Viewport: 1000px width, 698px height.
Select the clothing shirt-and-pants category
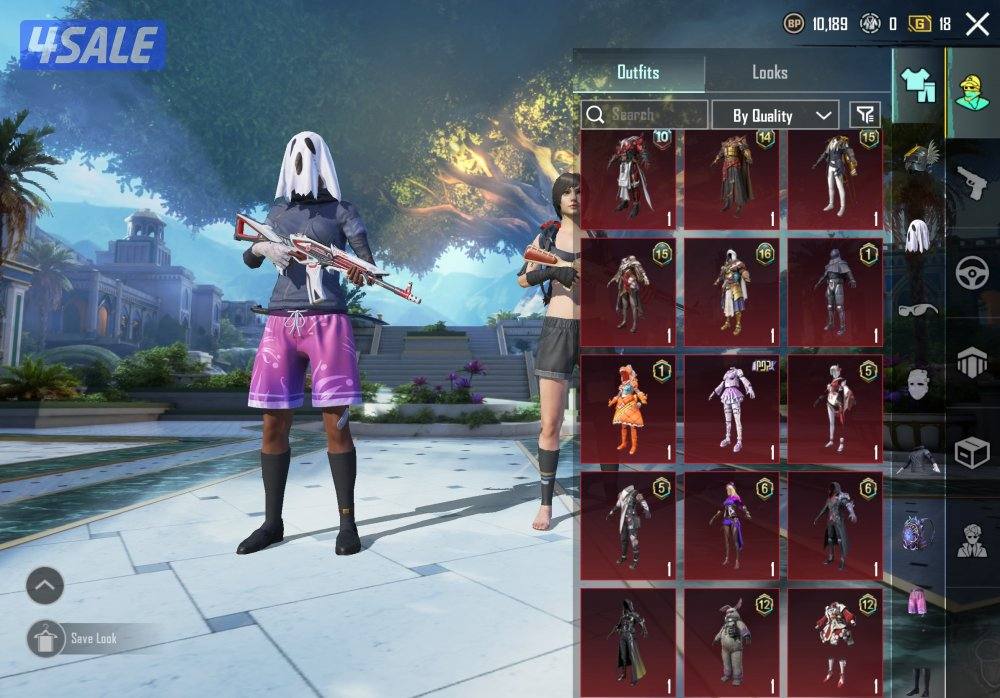[918, 85]
